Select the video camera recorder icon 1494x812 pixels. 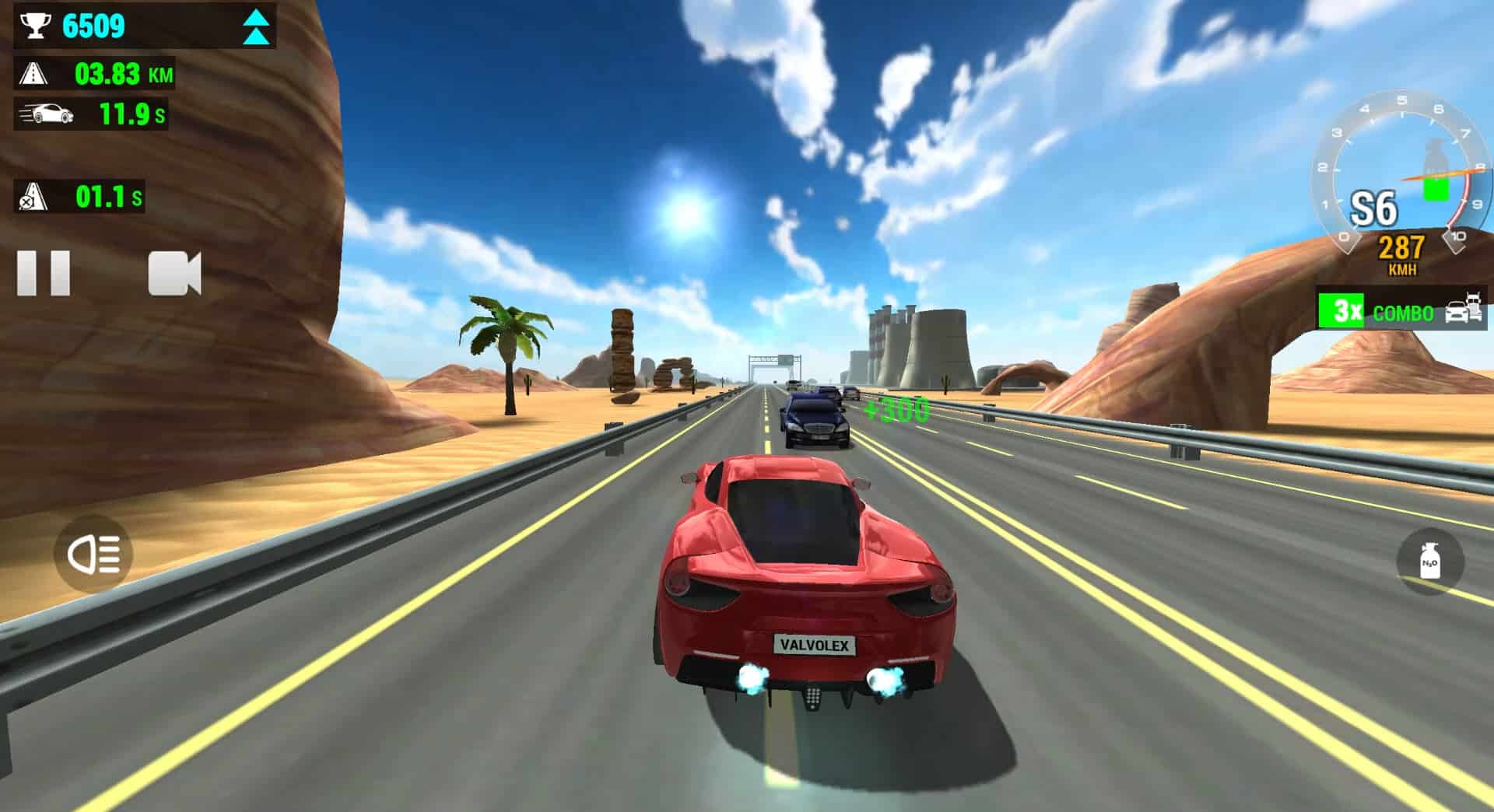tap(175, 272)
